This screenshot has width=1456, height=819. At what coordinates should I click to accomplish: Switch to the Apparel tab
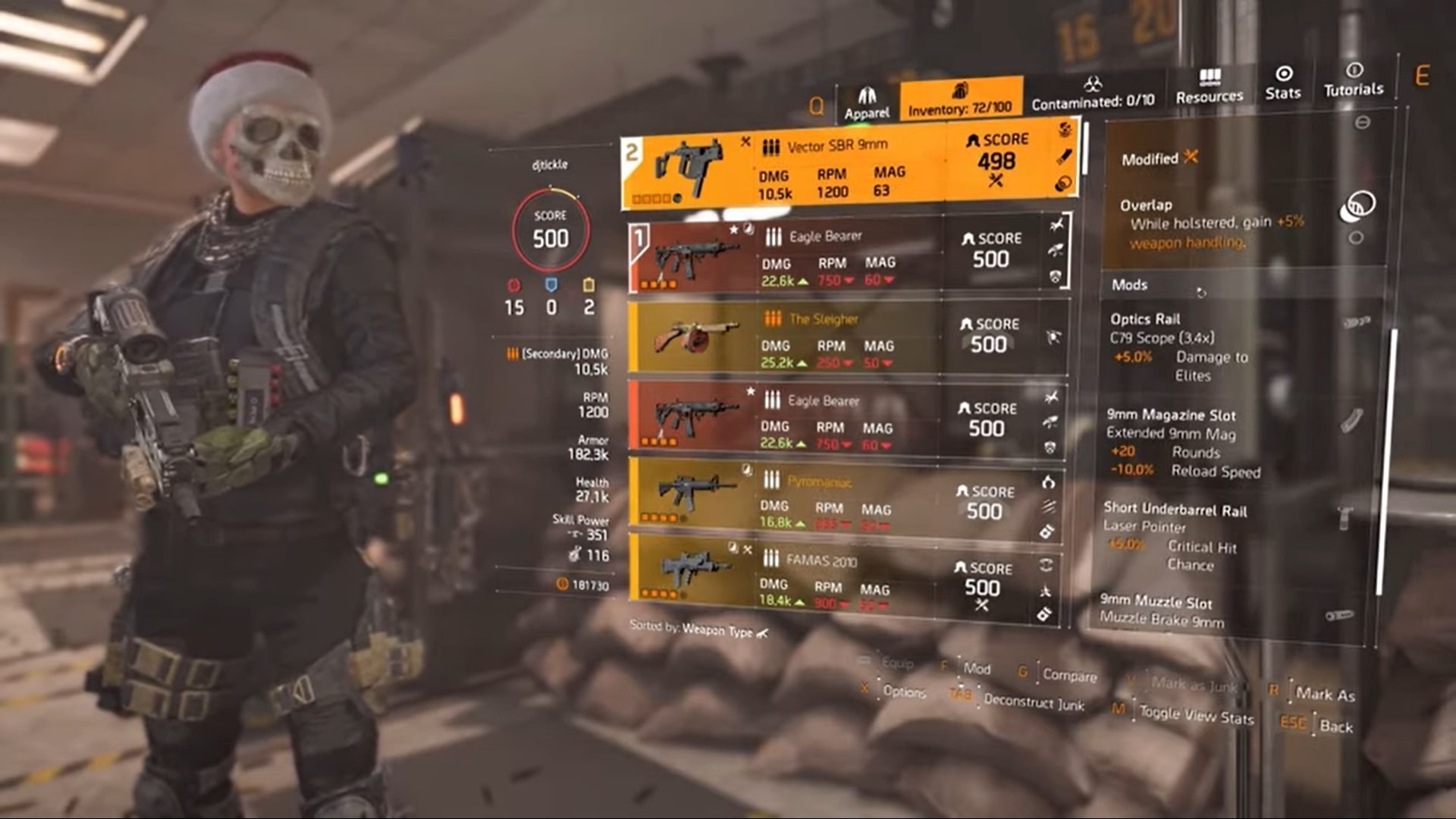pos(865,99)
